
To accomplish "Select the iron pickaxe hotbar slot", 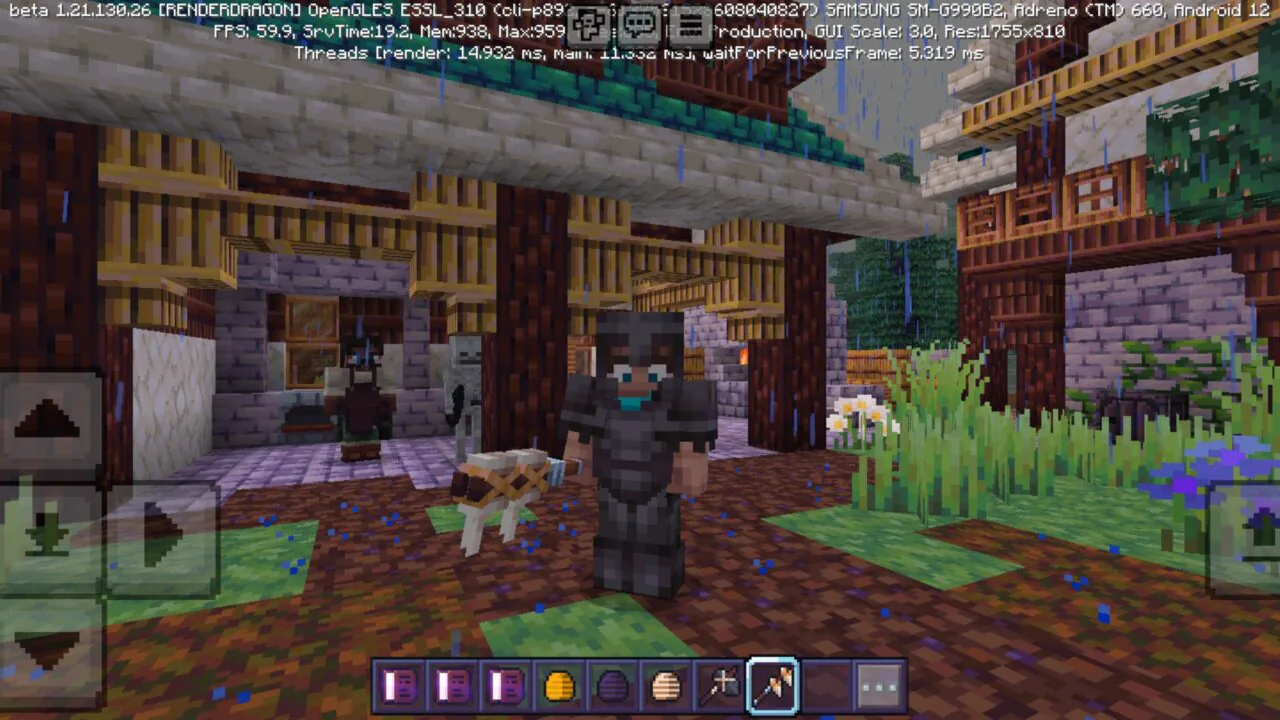I will coord(719,684).
